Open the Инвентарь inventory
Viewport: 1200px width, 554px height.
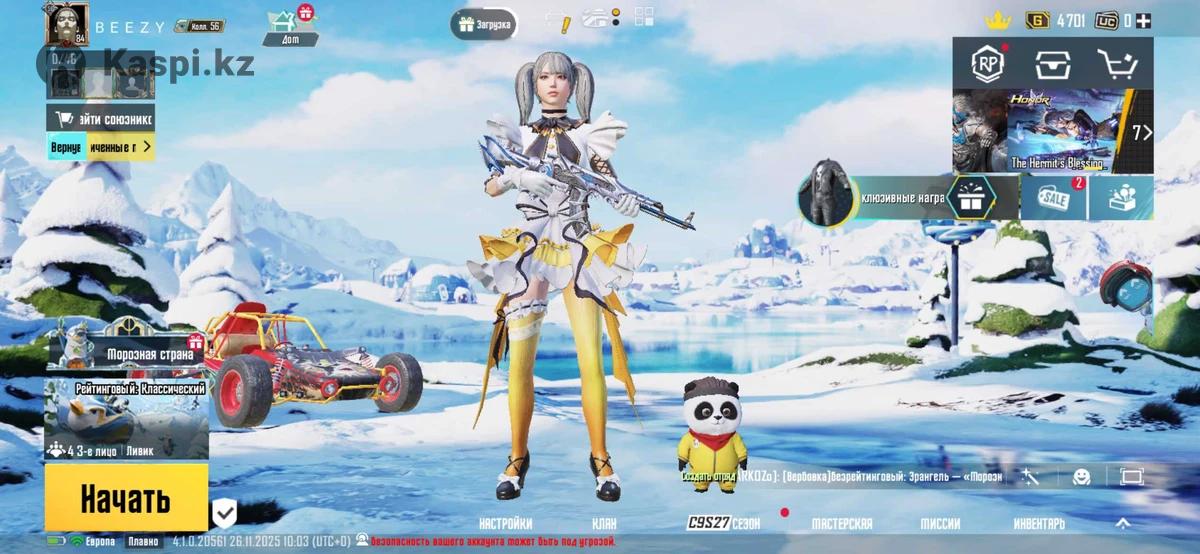(x=1038, y=523)
